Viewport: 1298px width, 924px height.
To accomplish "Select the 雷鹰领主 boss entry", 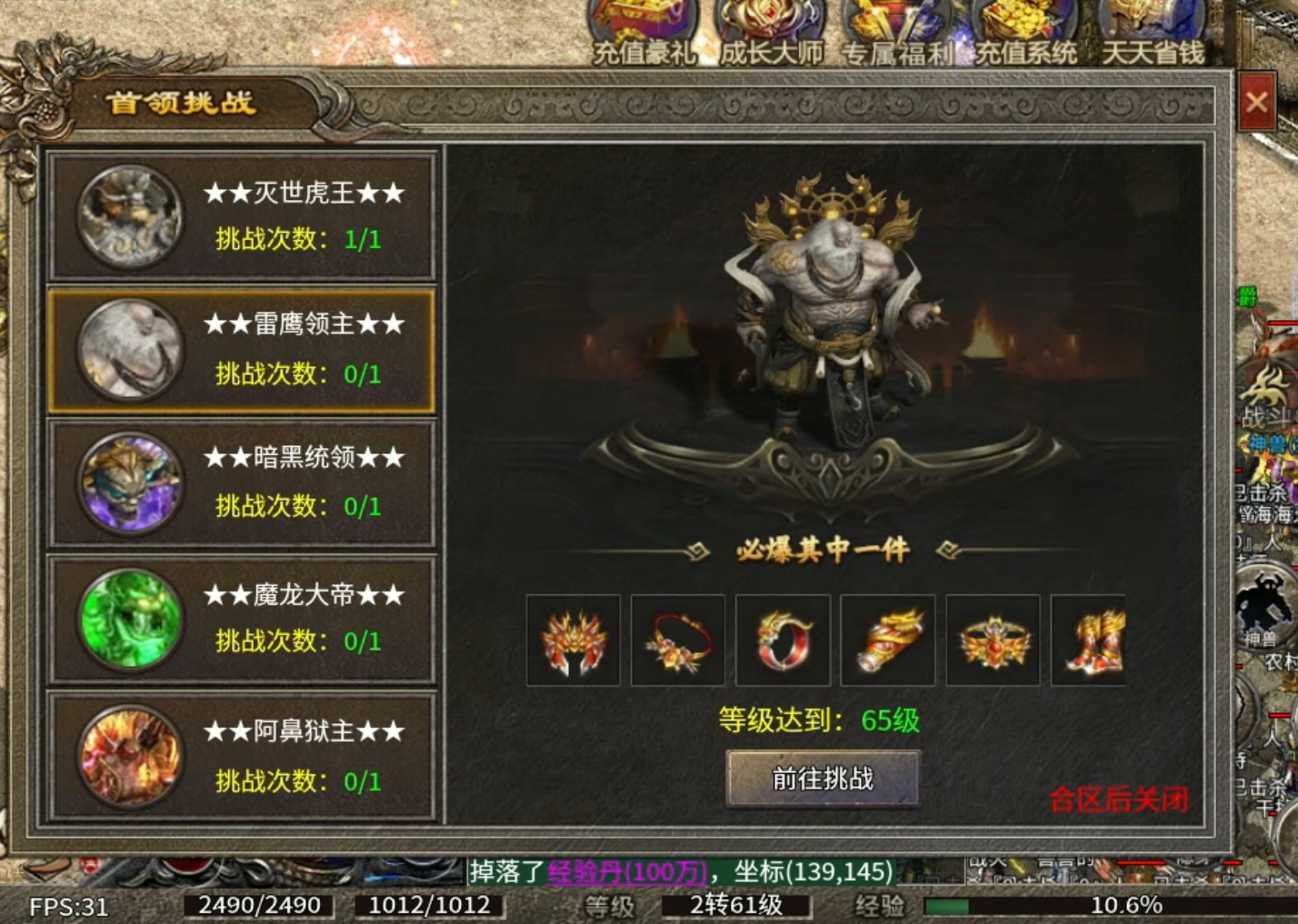I will (242, 351).
